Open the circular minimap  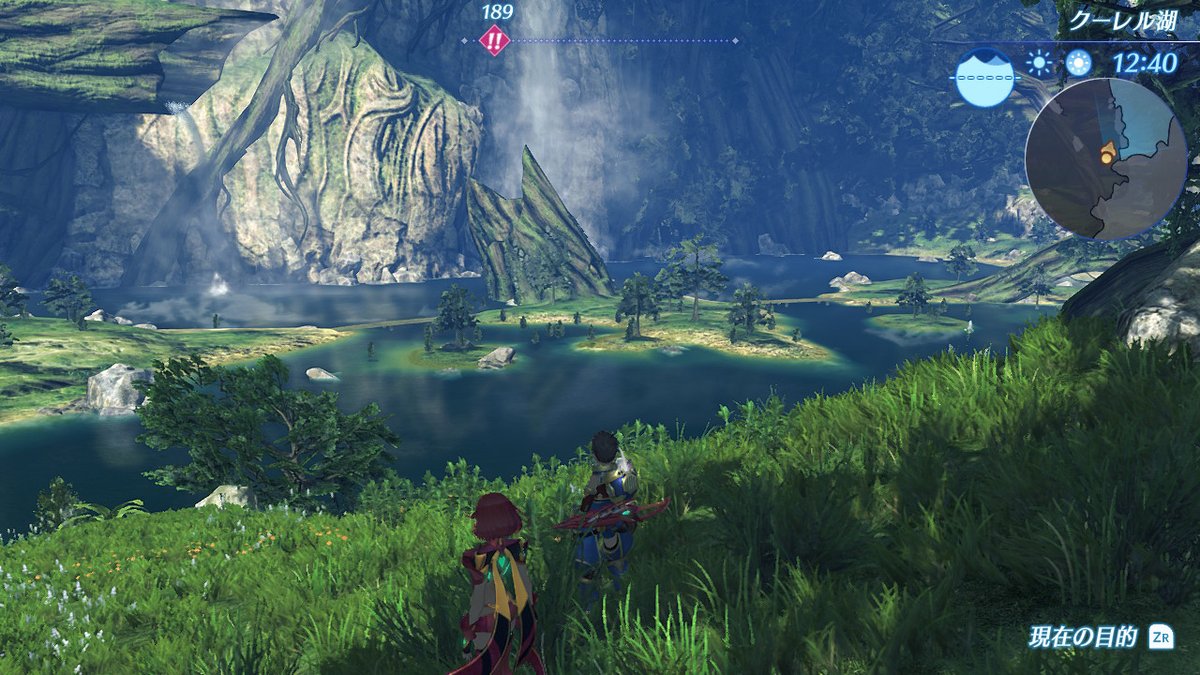pos(1106,158)
